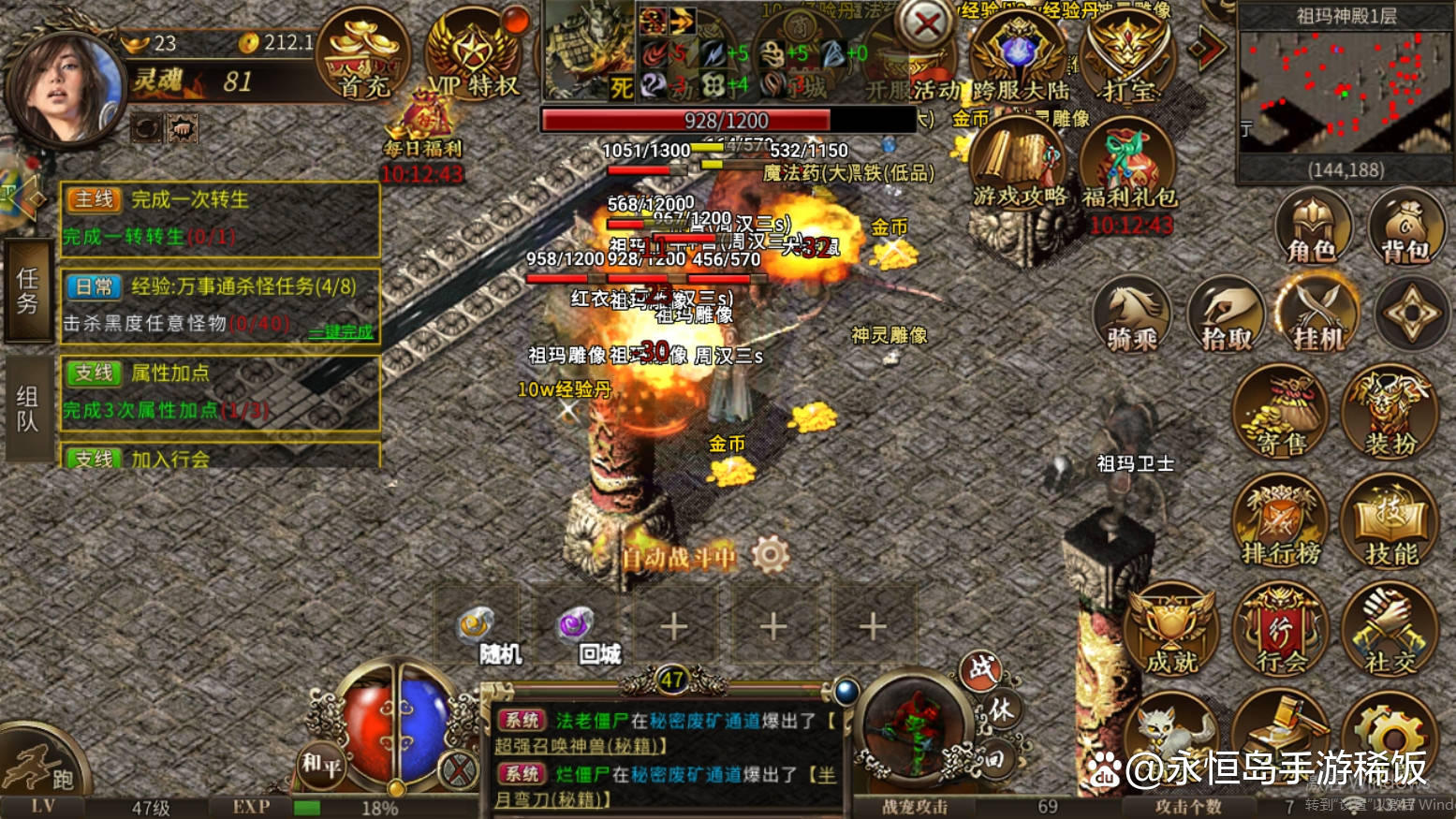Image resolution: width=1456 pixels, height=819 pixels.
Task: Toggle the 骑乘 mount button
Action: point(1132,316)
